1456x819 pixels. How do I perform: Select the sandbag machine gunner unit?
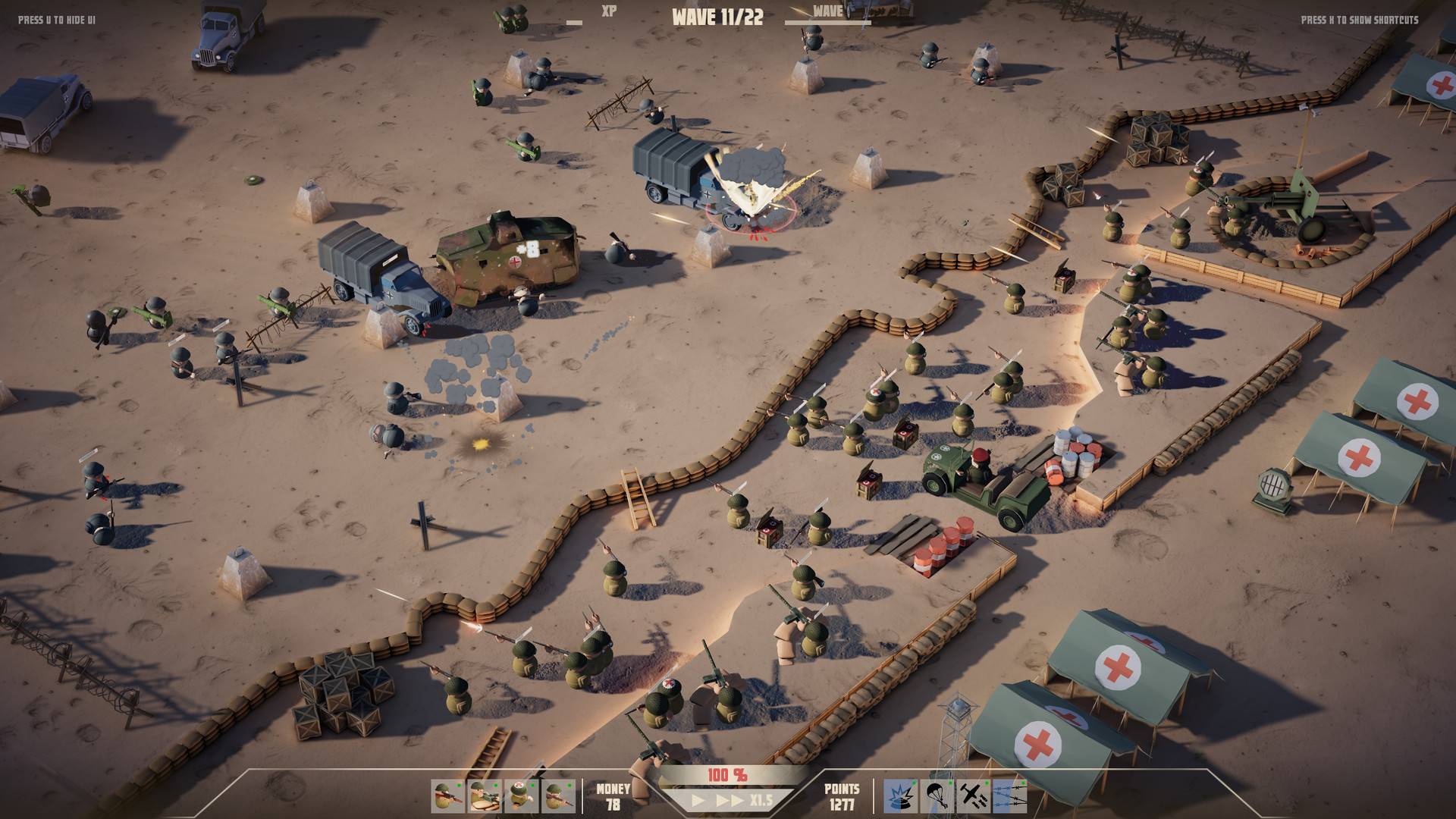point(485,797)
